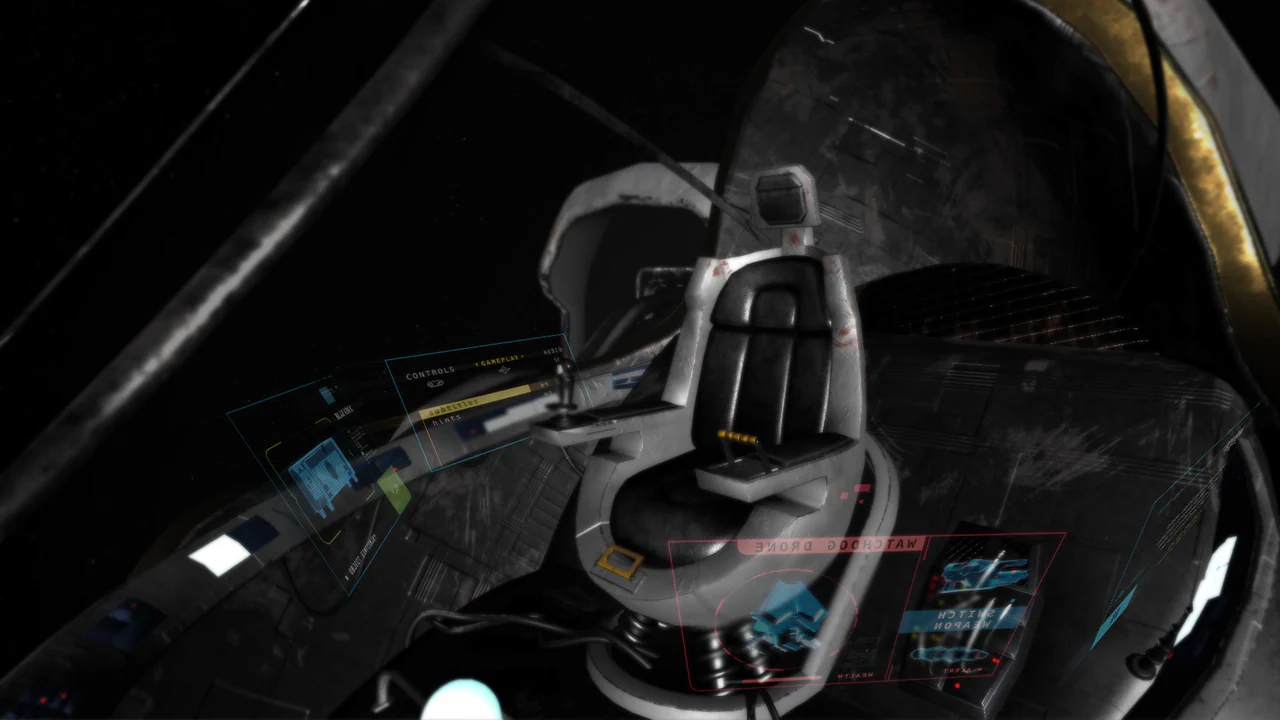Switch to the Controls tab
This screenshot has width=1280, height=720.
click(430, 372)
